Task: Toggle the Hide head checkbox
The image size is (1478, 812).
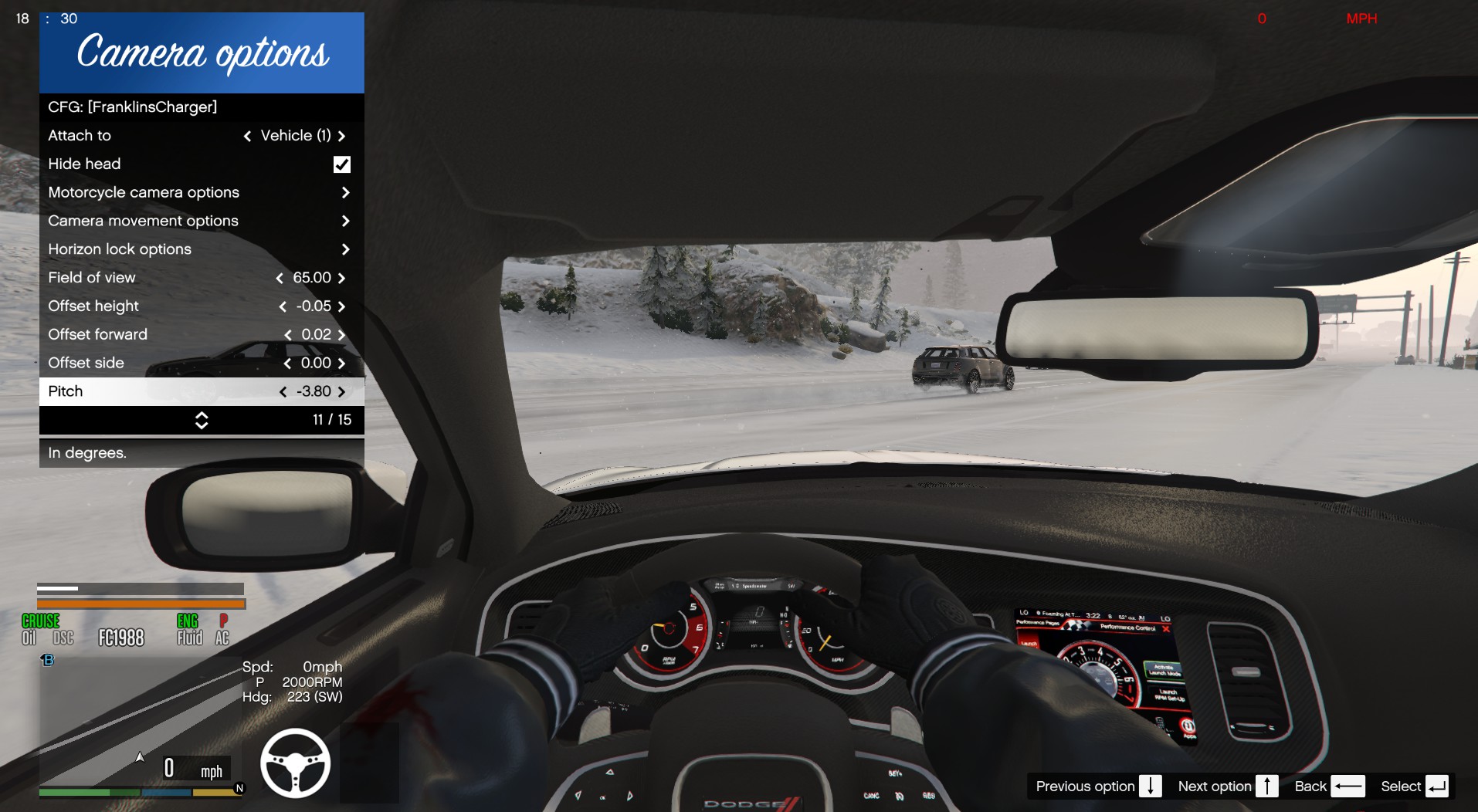Action: pos(341,164)
